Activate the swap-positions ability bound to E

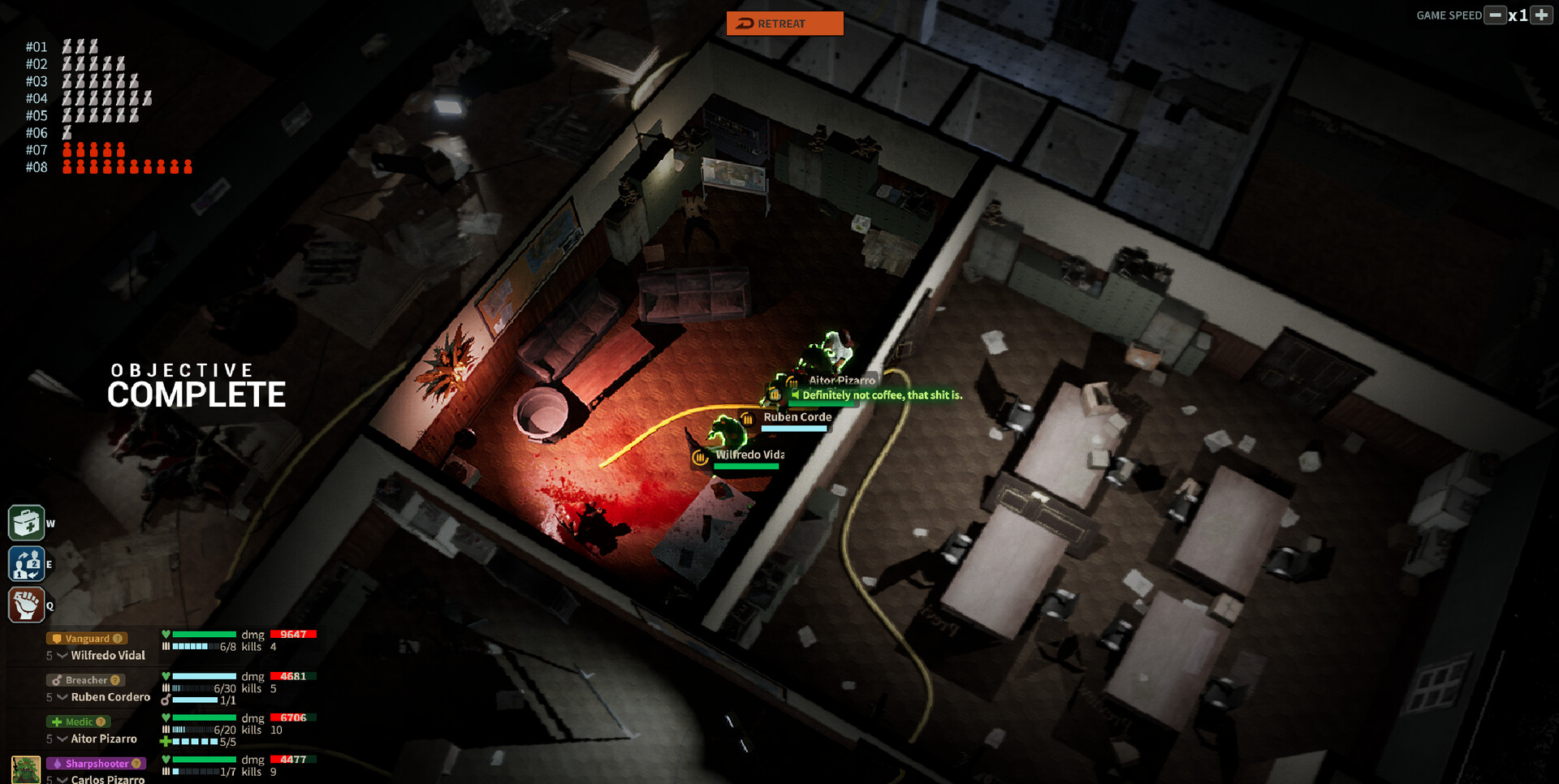[x=27, y=563]
